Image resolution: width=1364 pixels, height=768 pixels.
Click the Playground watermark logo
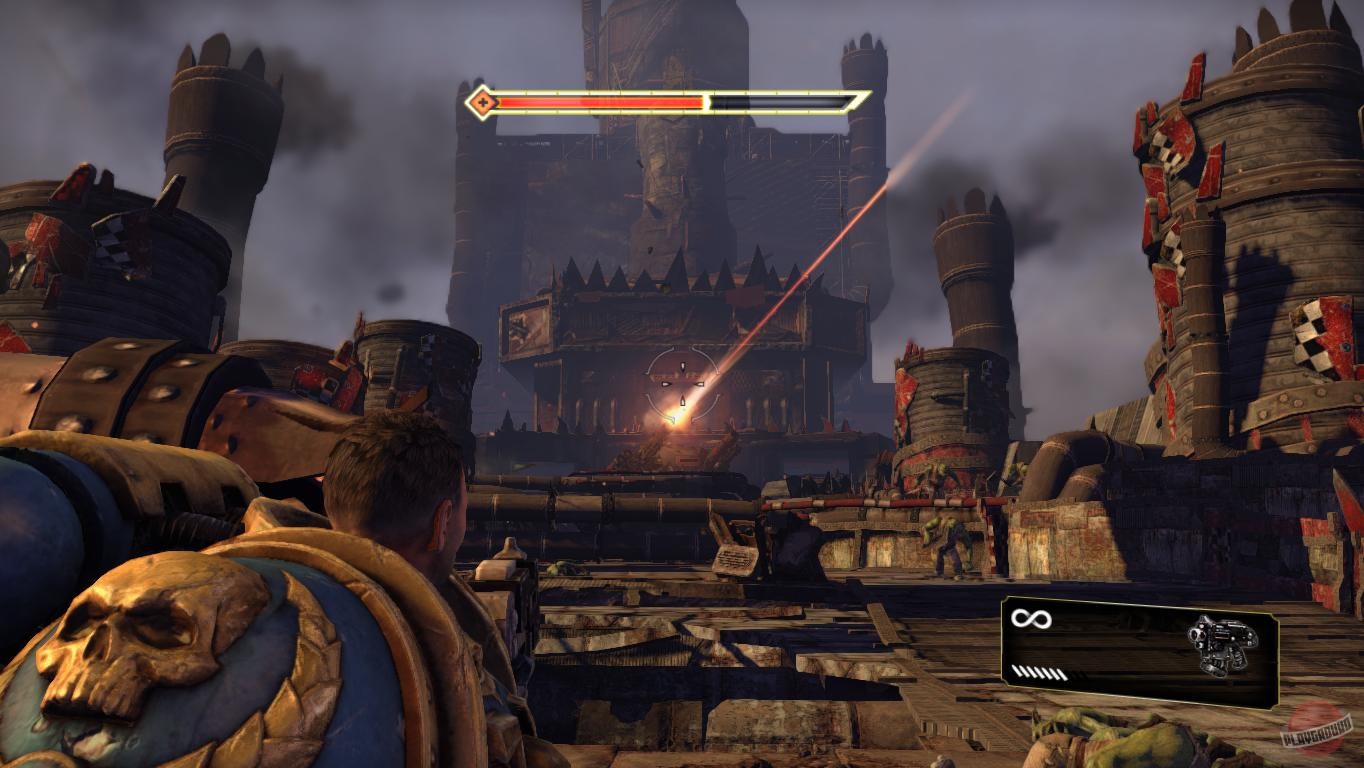point(1317,731)
